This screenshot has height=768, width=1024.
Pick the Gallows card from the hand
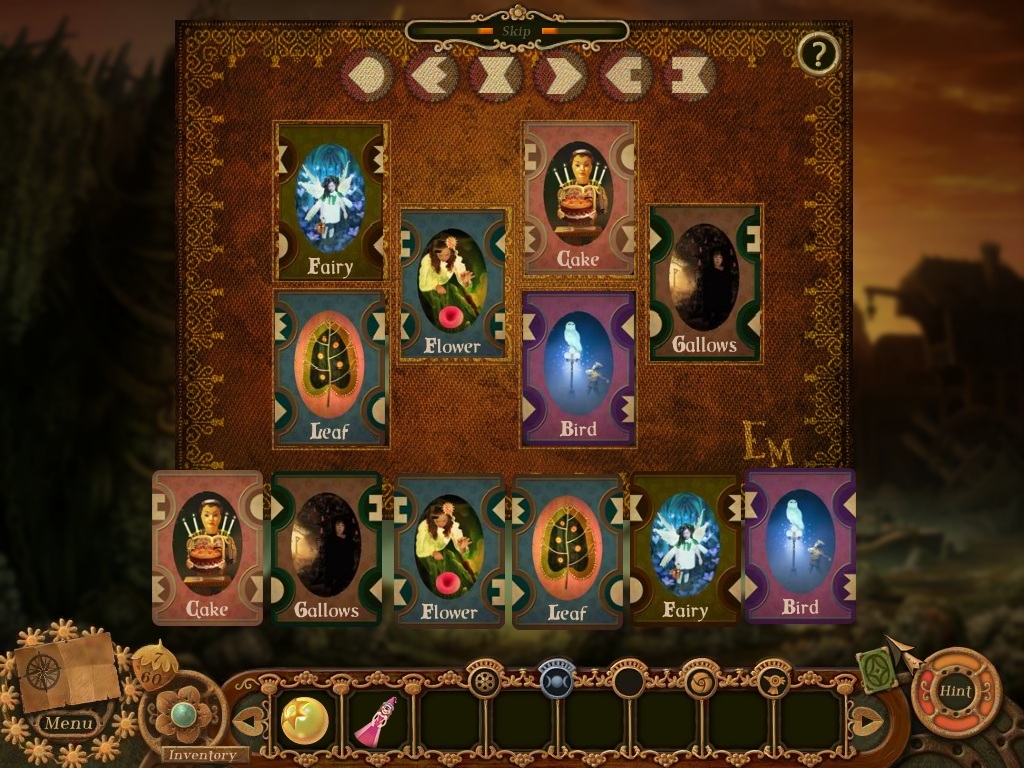coord(326,550)
